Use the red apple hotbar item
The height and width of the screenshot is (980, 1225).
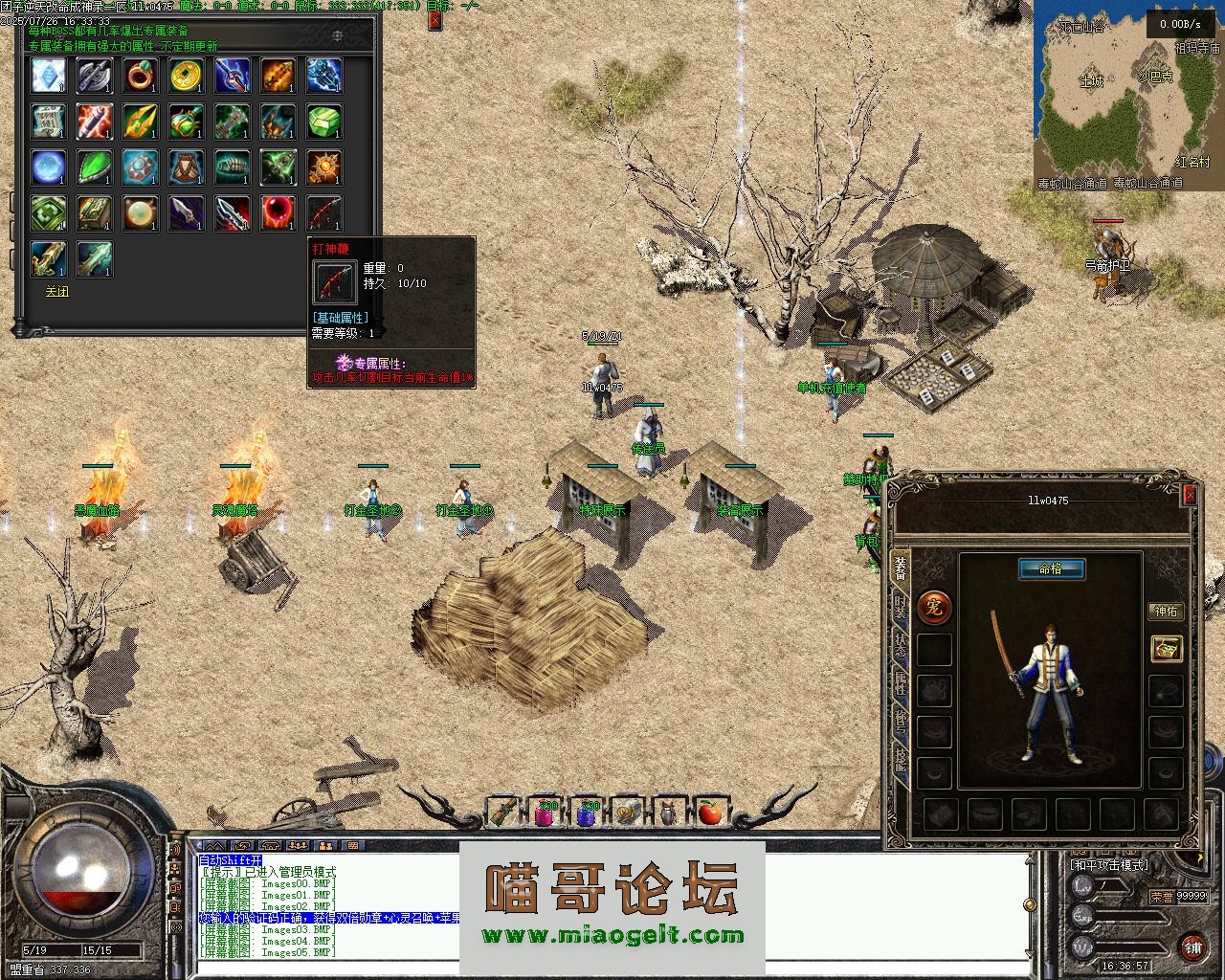point(709,813)
